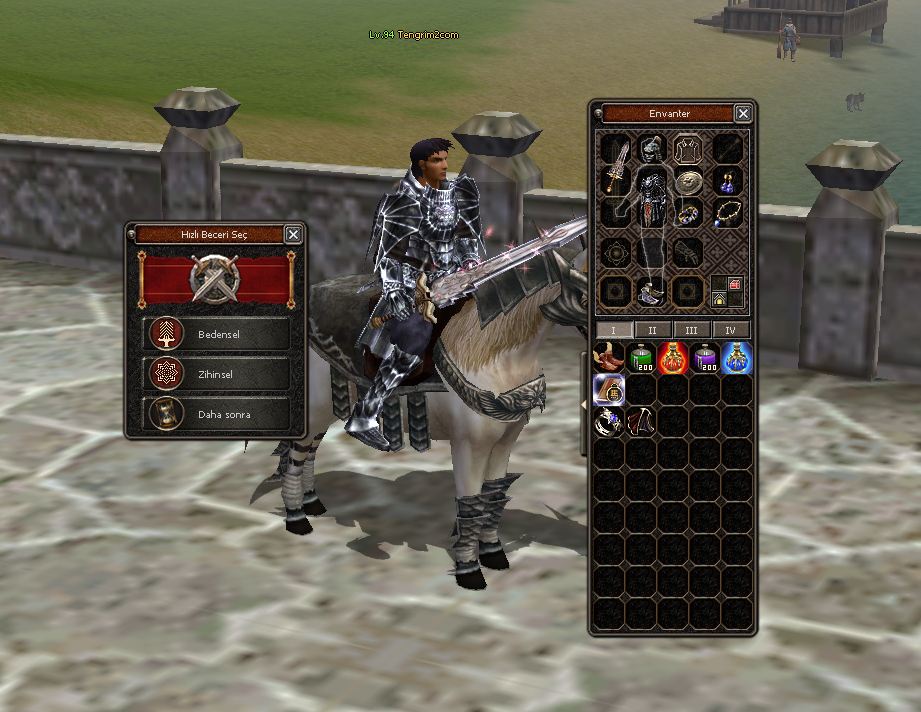921x712 pixels.
Task: Select the equipped necklace slot
Action: coord(727,212)
